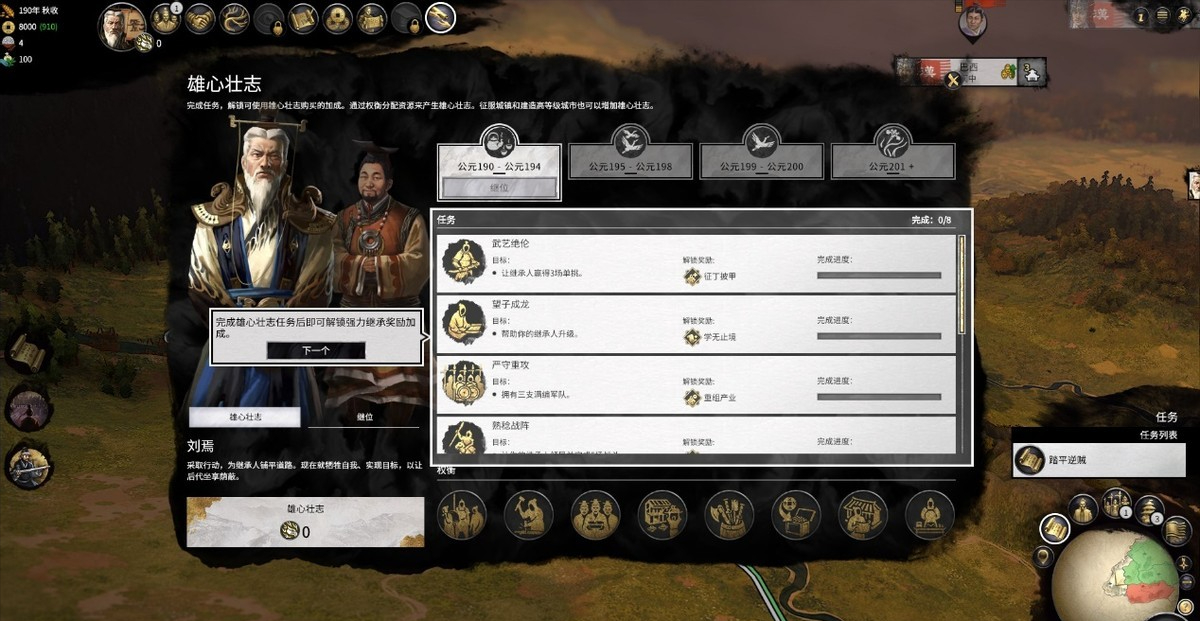This screenshot has width=1200, height=621.
Task: Select the 雄心壮志 points panel
Action: pos(305,522)
